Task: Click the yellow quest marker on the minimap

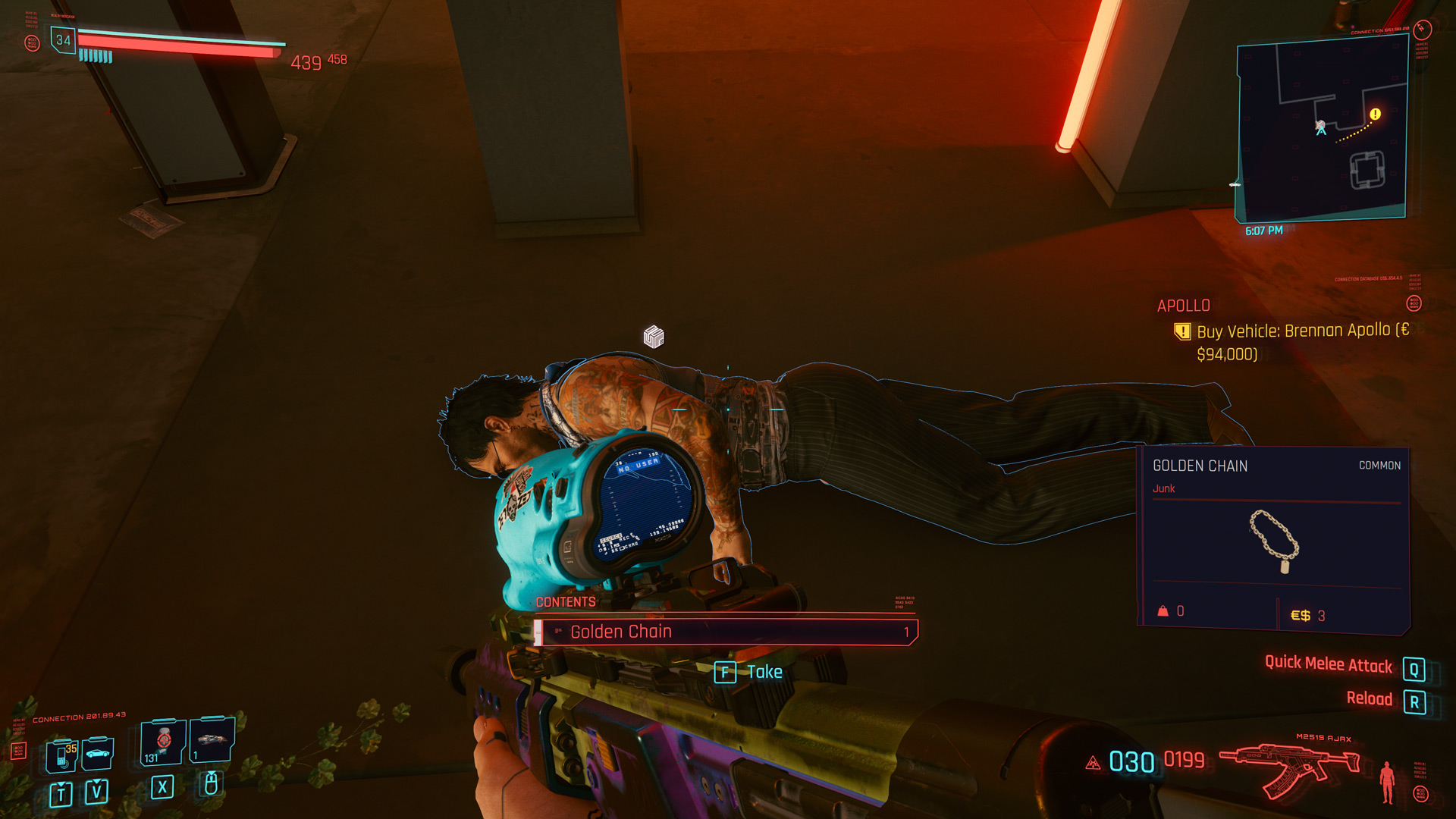Action: 1375,115
